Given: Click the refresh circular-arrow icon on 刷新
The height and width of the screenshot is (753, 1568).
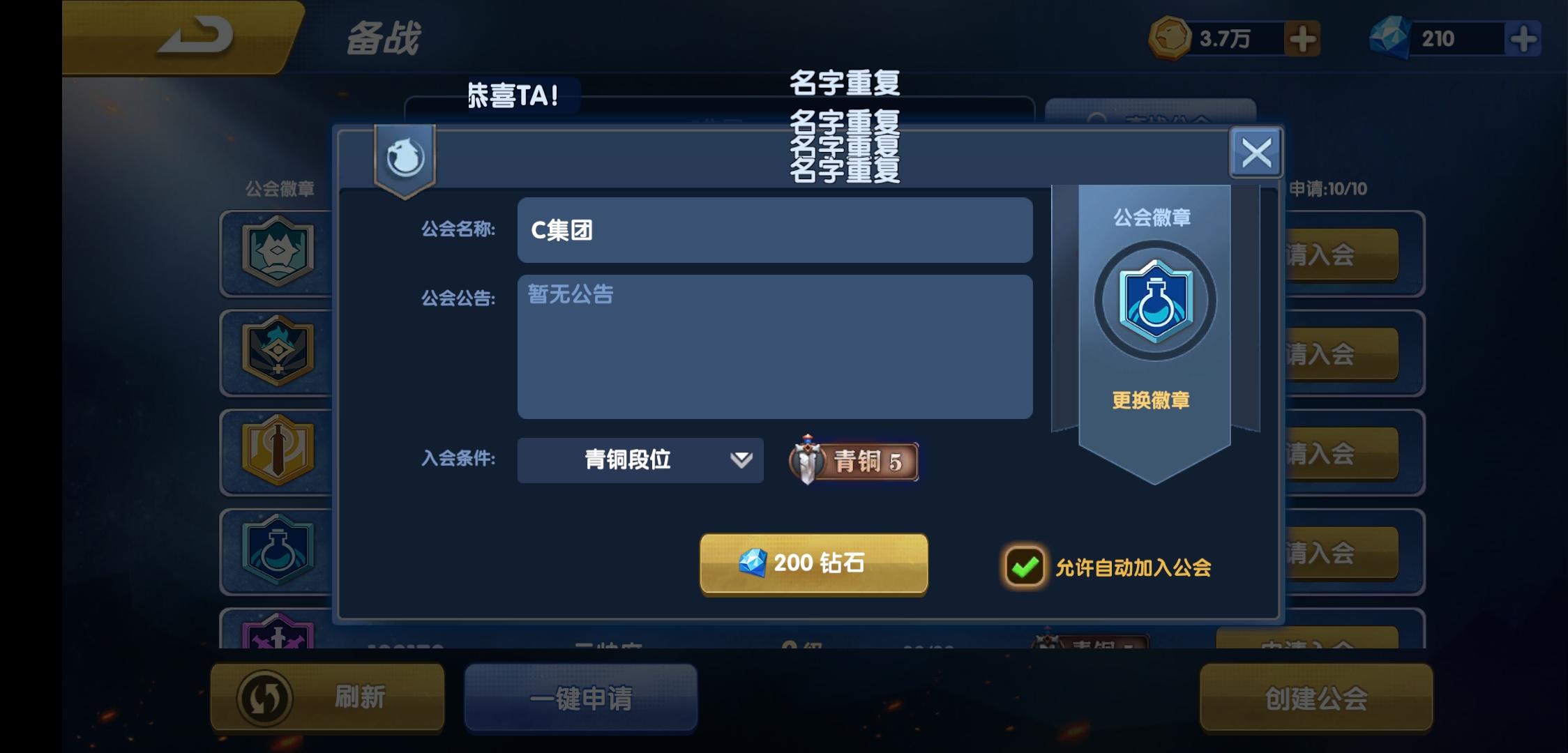Looking at the screenshot, I should tap(264, 698).
